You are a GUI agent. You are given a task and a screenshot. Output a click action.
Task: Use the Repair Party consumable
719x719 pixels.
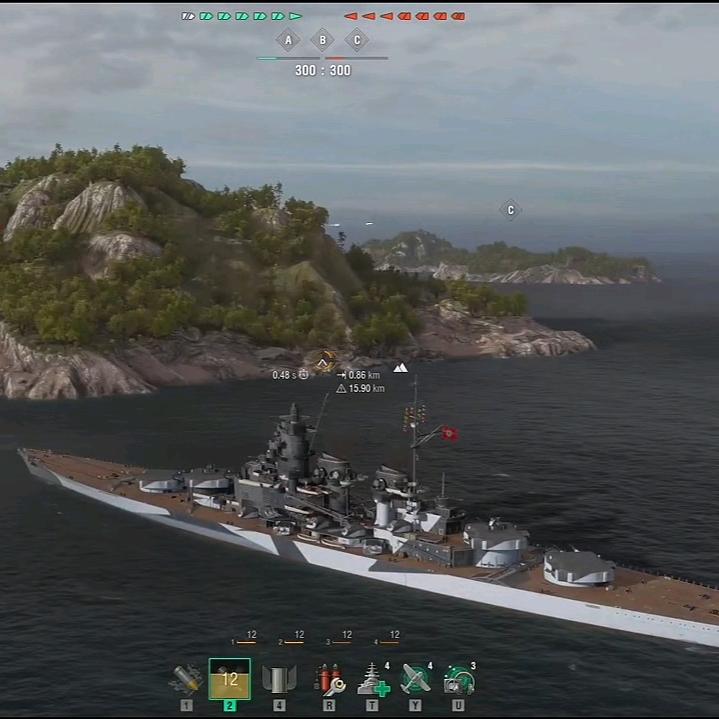[373, 680]
